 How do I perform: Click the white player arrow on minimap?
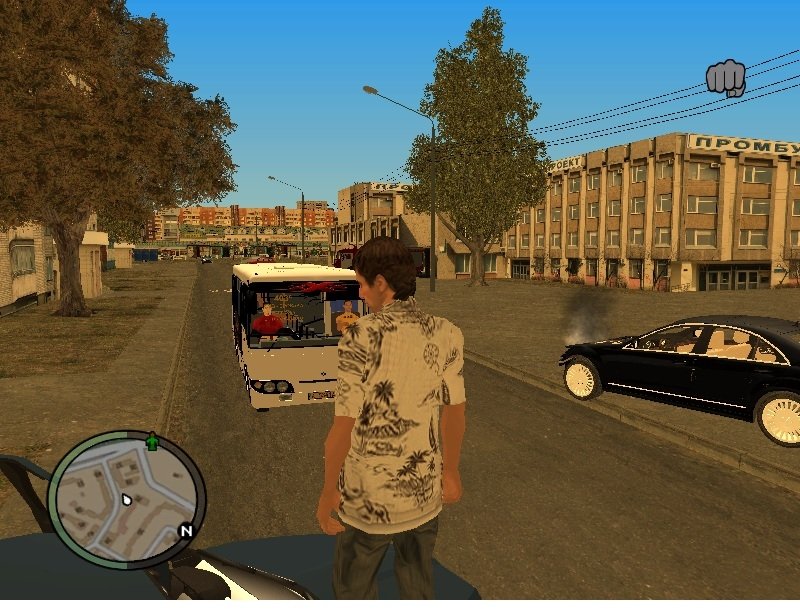point(127,499)
